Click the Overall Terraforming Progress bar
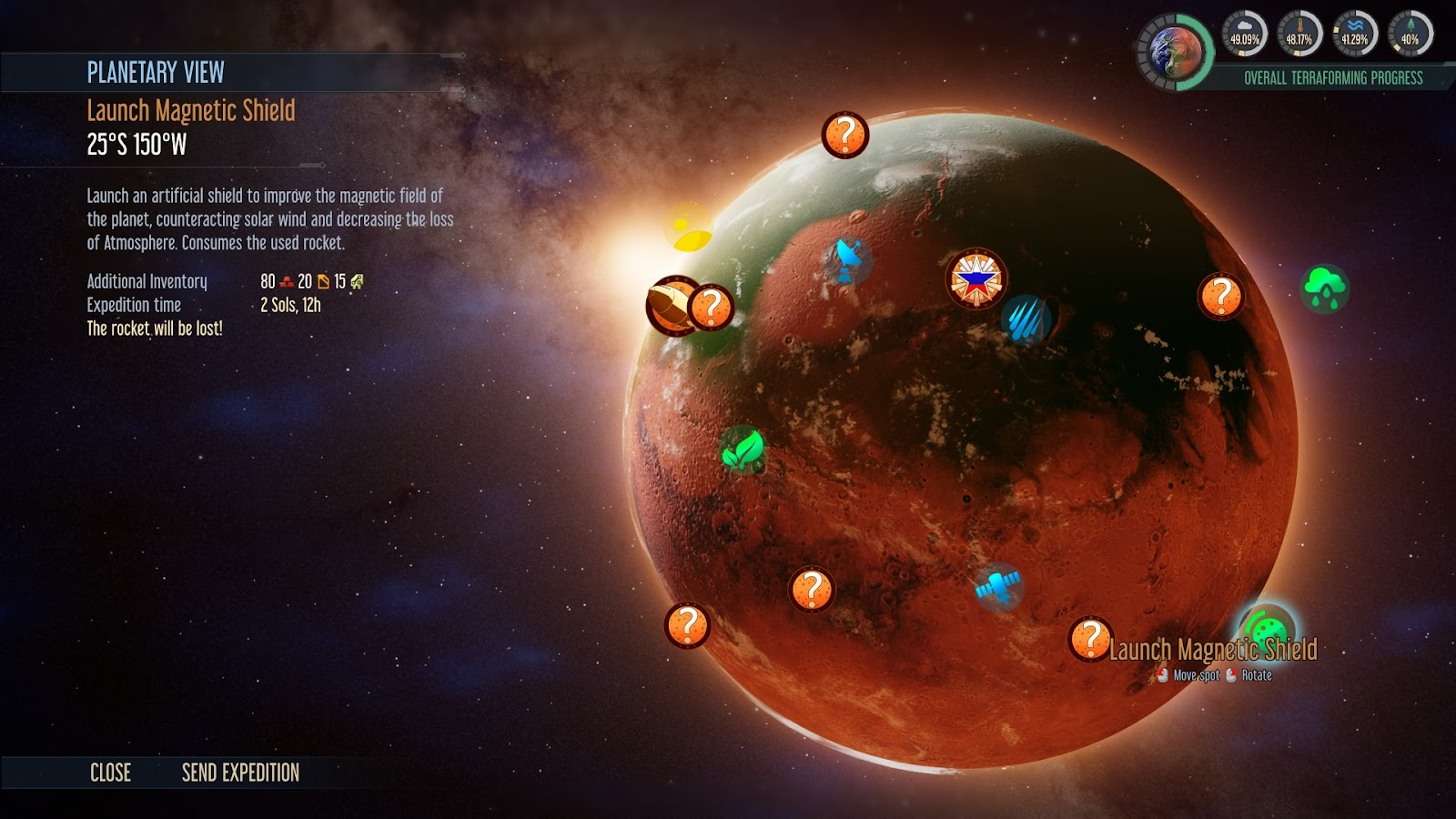The height and width of the screenshot is (819, 1456). pos(1332,78)
